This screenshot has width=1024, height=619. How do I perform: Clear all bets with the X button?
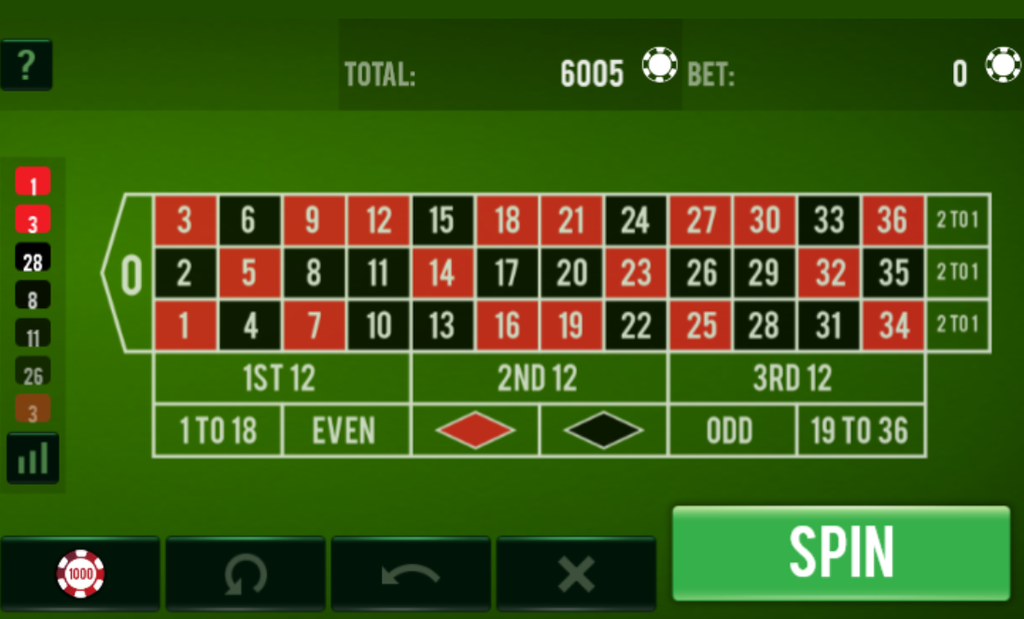coord(576,574)
